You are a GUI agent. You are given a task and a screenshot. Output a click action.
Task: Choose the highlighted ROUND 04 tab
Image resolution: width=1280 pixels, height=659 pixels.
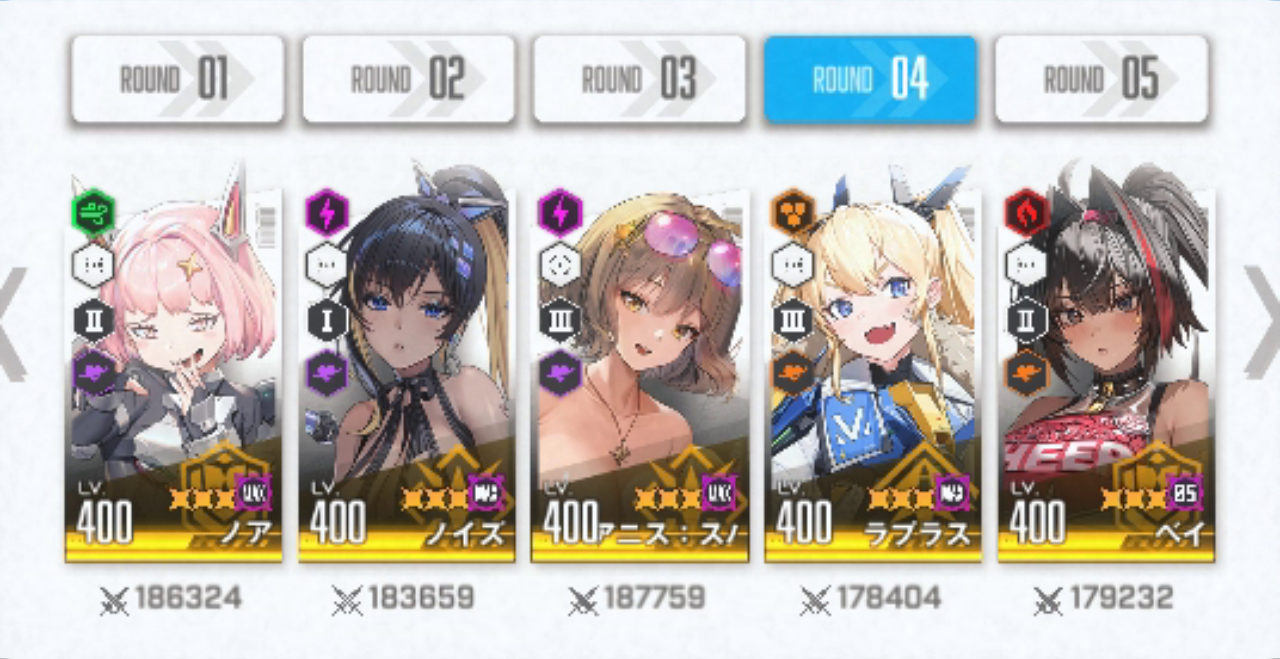point(870,79)
